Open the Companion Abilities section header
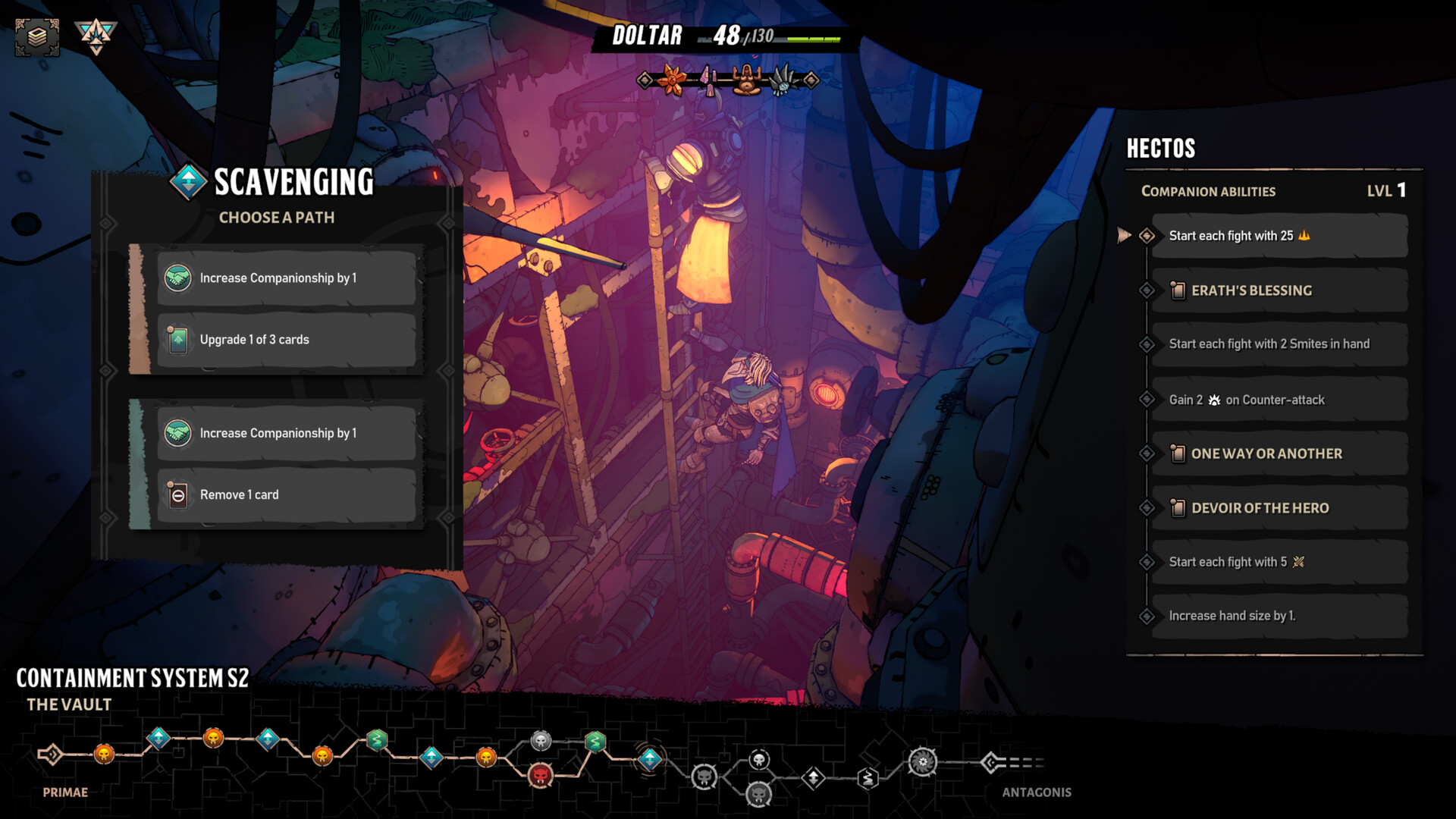 click(x=1208, y=191)
